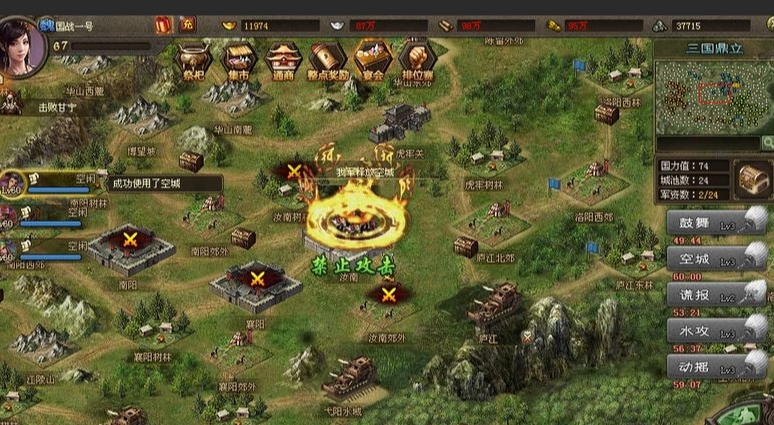This screenshot has width=774, height=425.
Task: Click the 充 recharge button
Action: tap(188, 23)
